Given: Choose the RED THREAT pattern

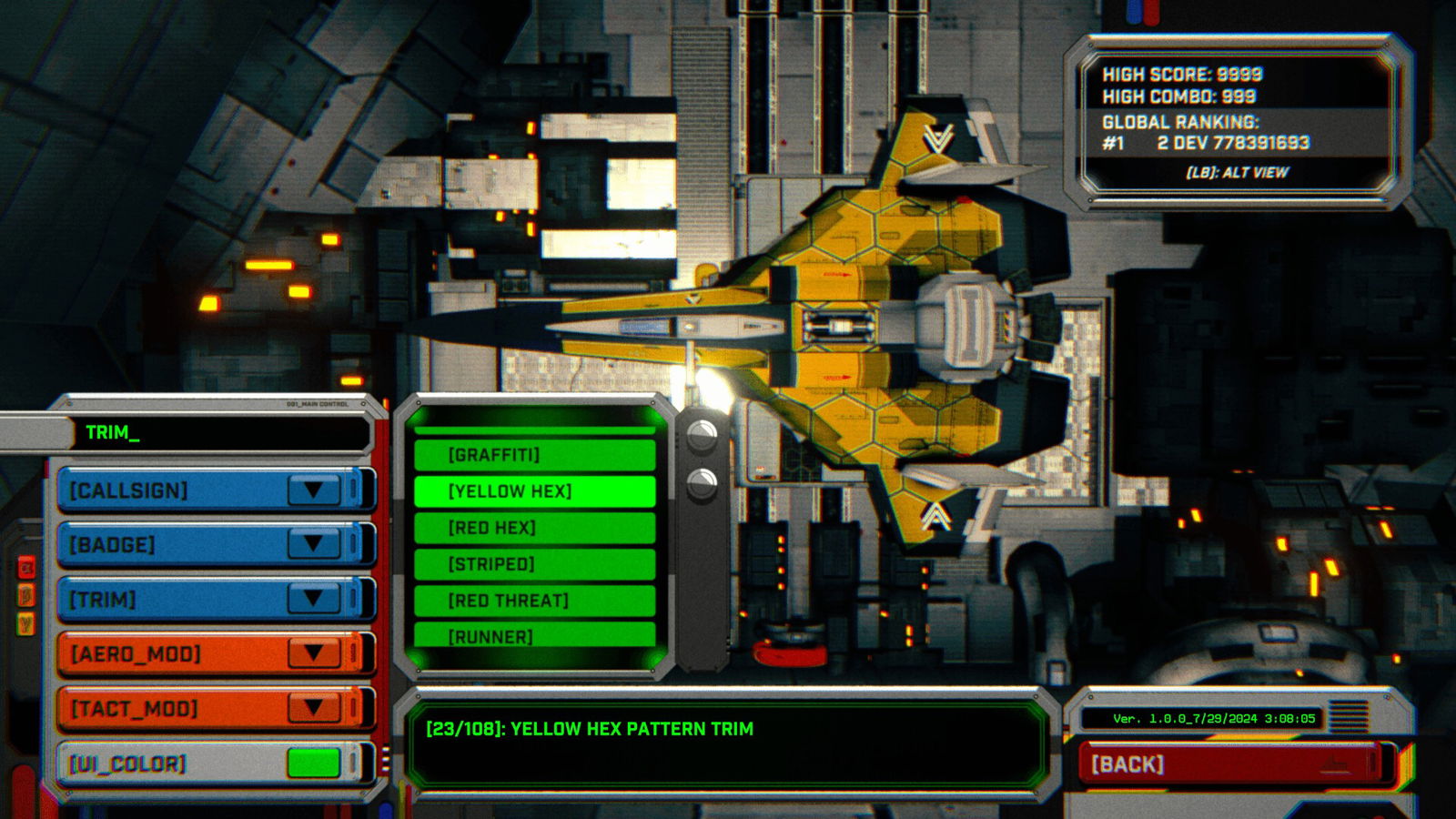Looking at the screenshot, I should [535, 600].
